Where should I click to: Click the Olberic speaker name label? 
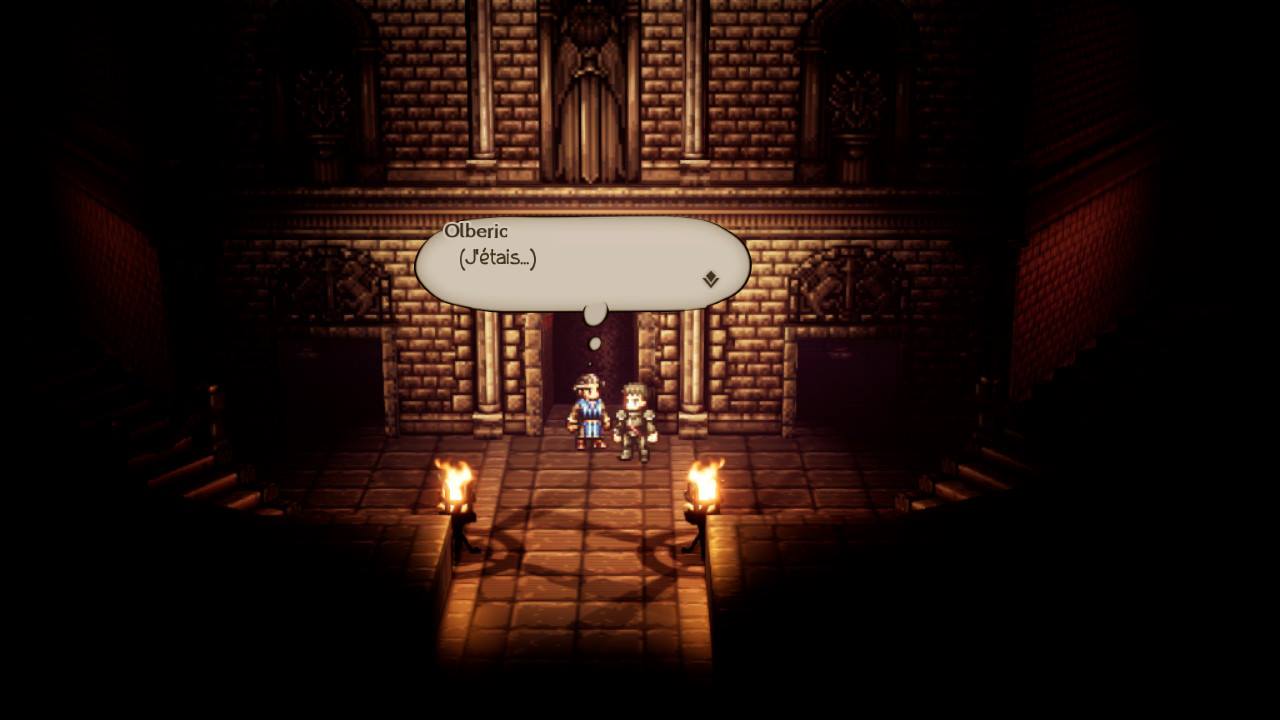coord(477,230)
